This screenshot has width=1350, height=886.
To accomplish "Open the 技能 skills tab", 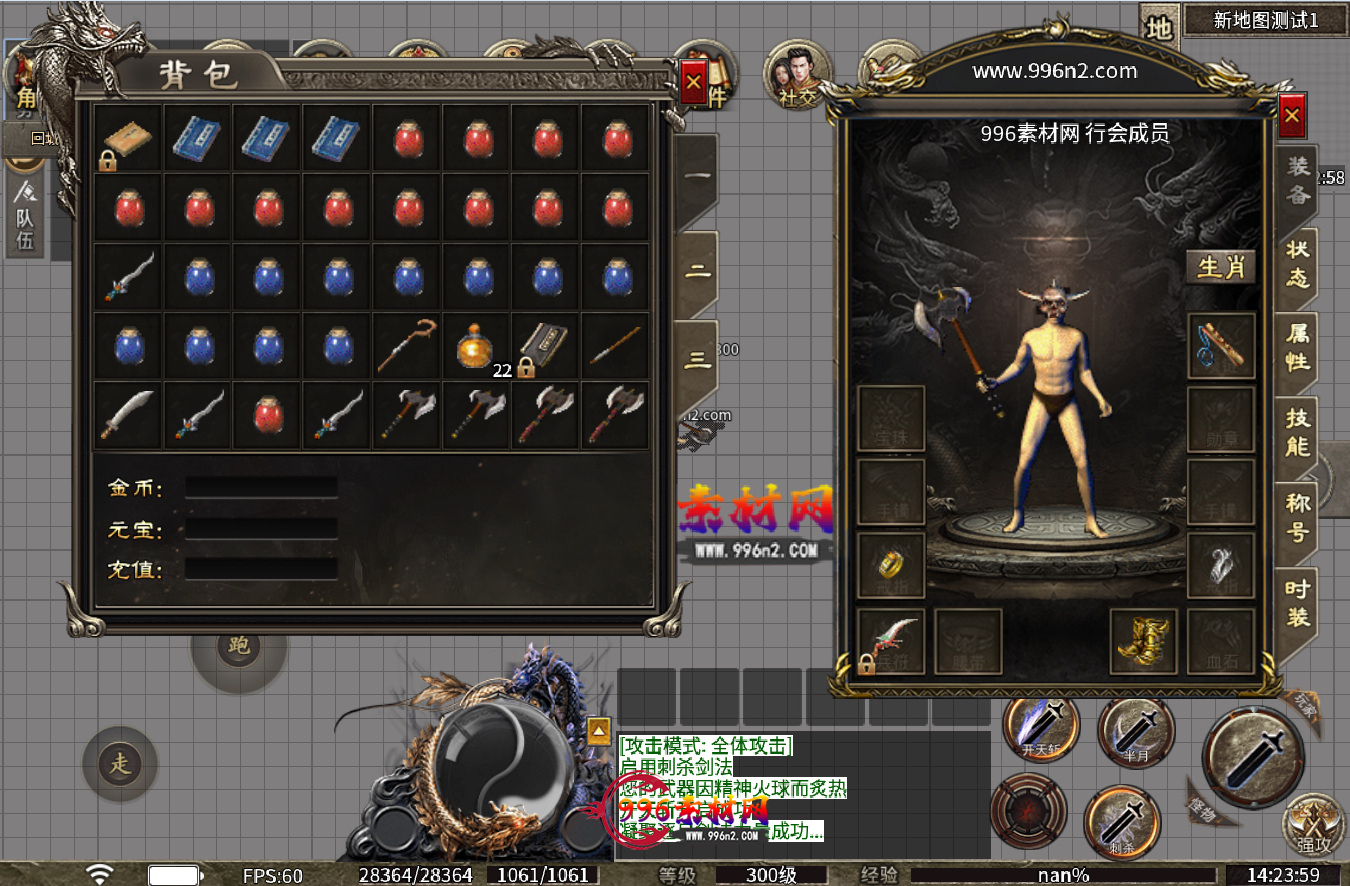I will click(1297, 432).
